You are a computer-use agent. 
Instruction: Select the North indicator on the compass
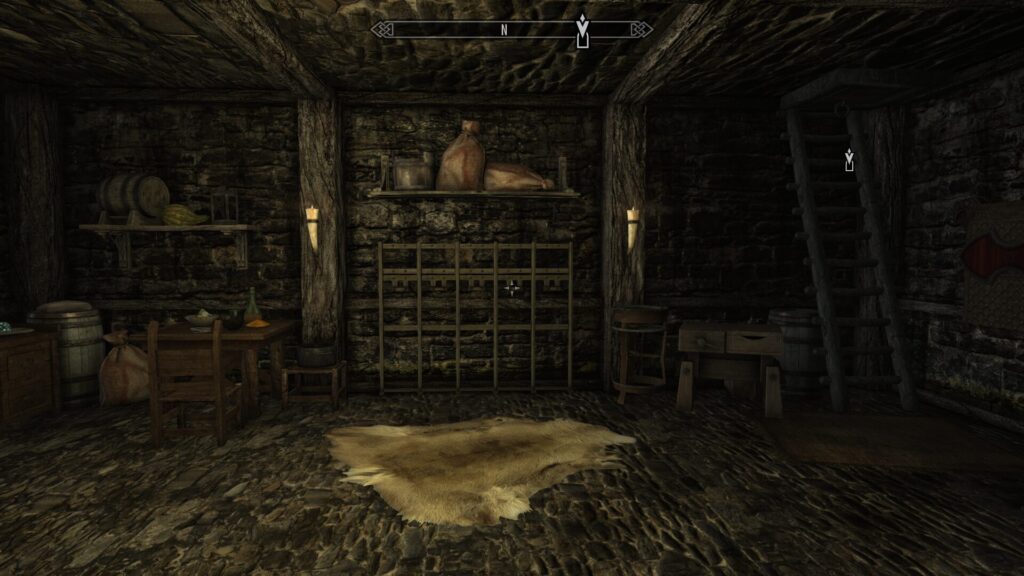tap(505, 30)
